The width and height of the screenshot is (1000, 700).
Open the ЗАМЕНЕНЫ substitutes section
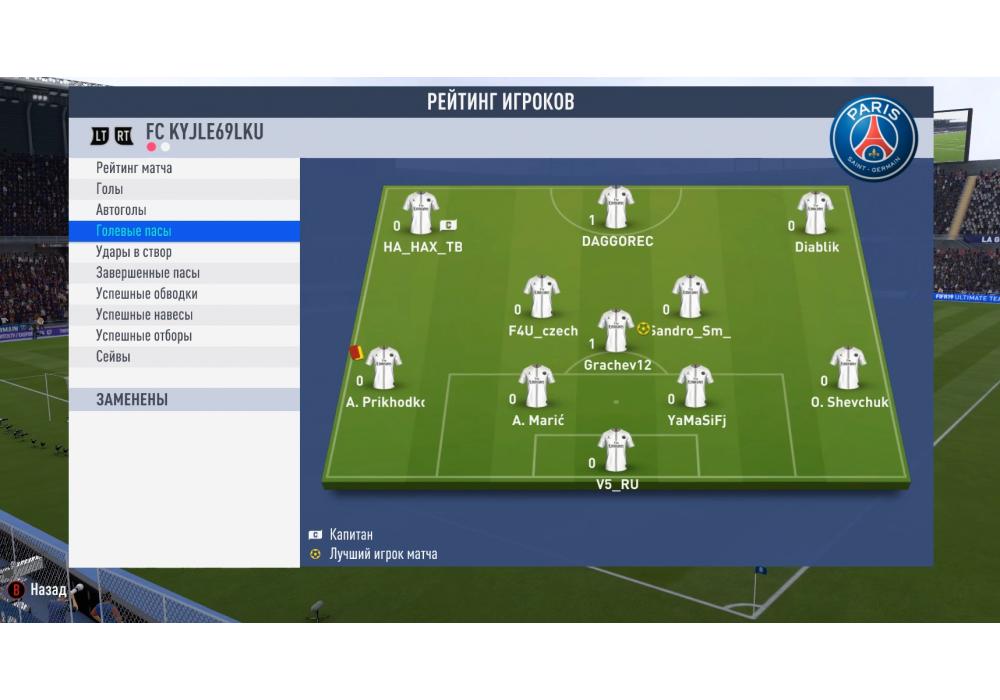[x=183, y=400]
